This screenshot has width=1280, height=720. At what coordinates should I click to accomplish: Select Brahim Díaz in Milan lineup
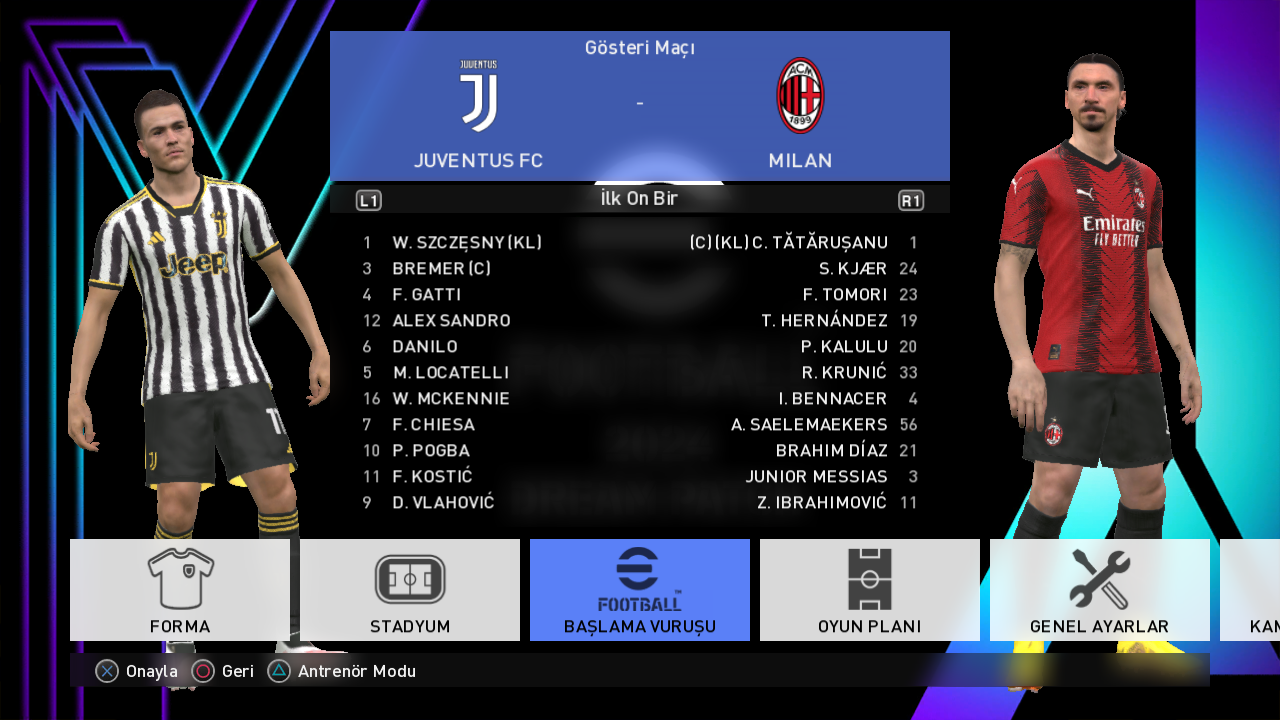pos(831,451)
